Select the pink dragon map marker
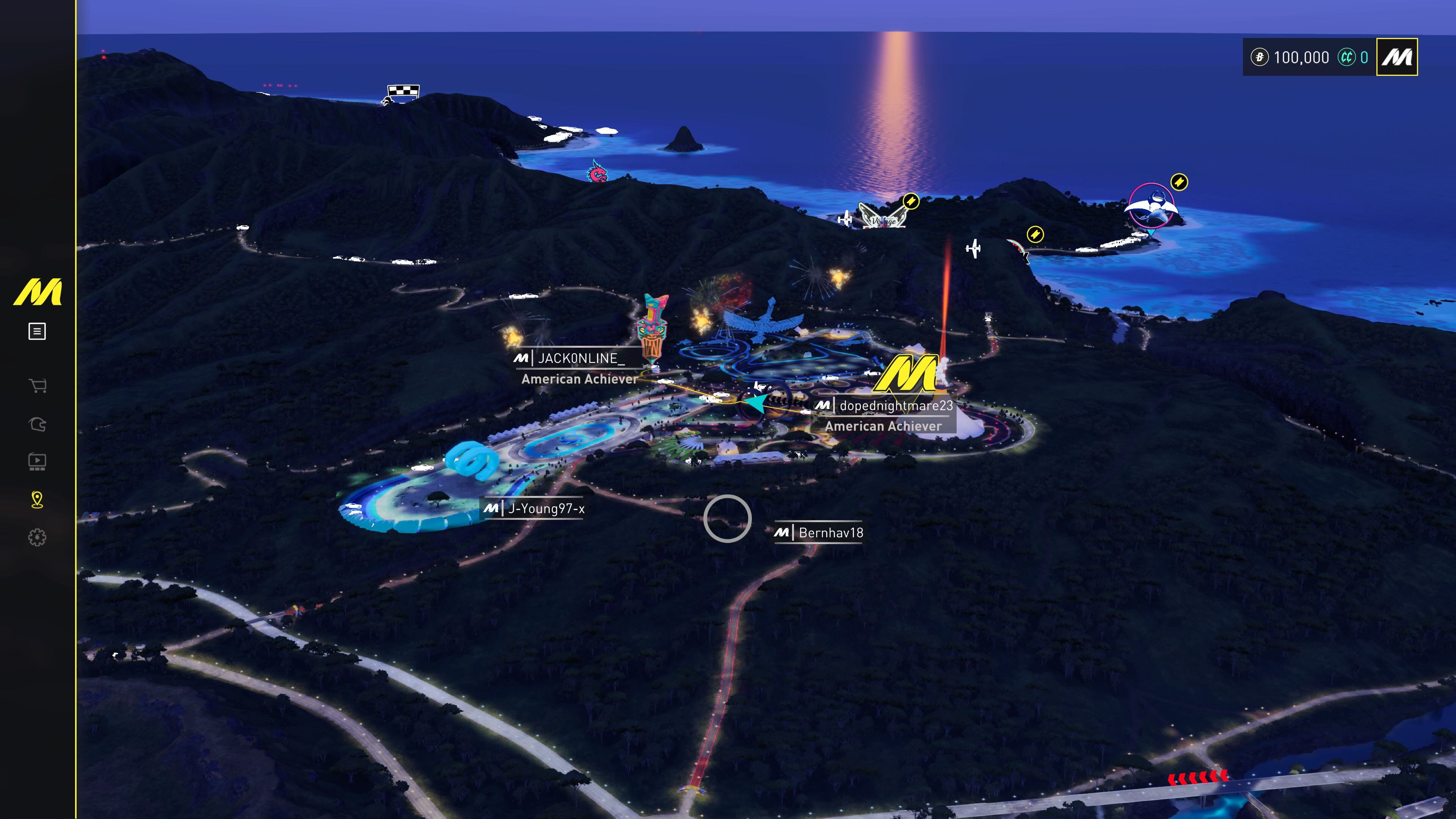The image size is (1456, 819). coord(596,171)
